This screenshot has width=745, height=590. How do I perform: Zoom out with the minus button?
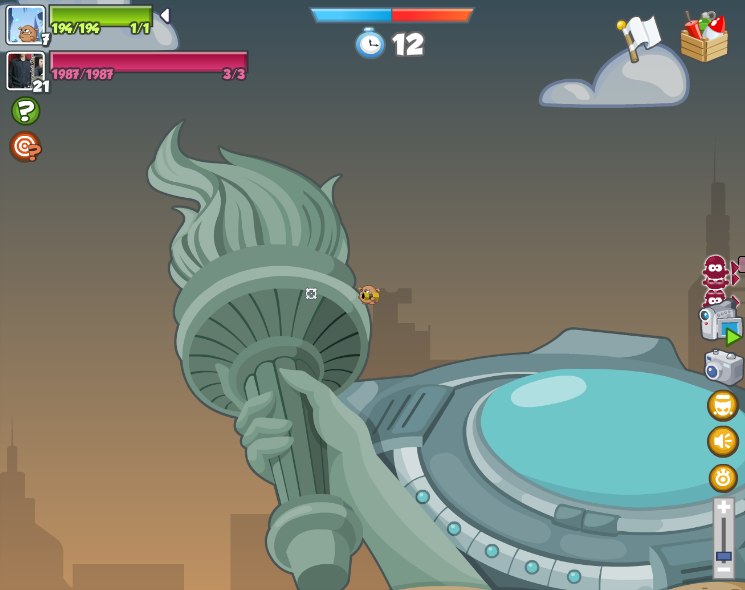(x=723, y=570)
